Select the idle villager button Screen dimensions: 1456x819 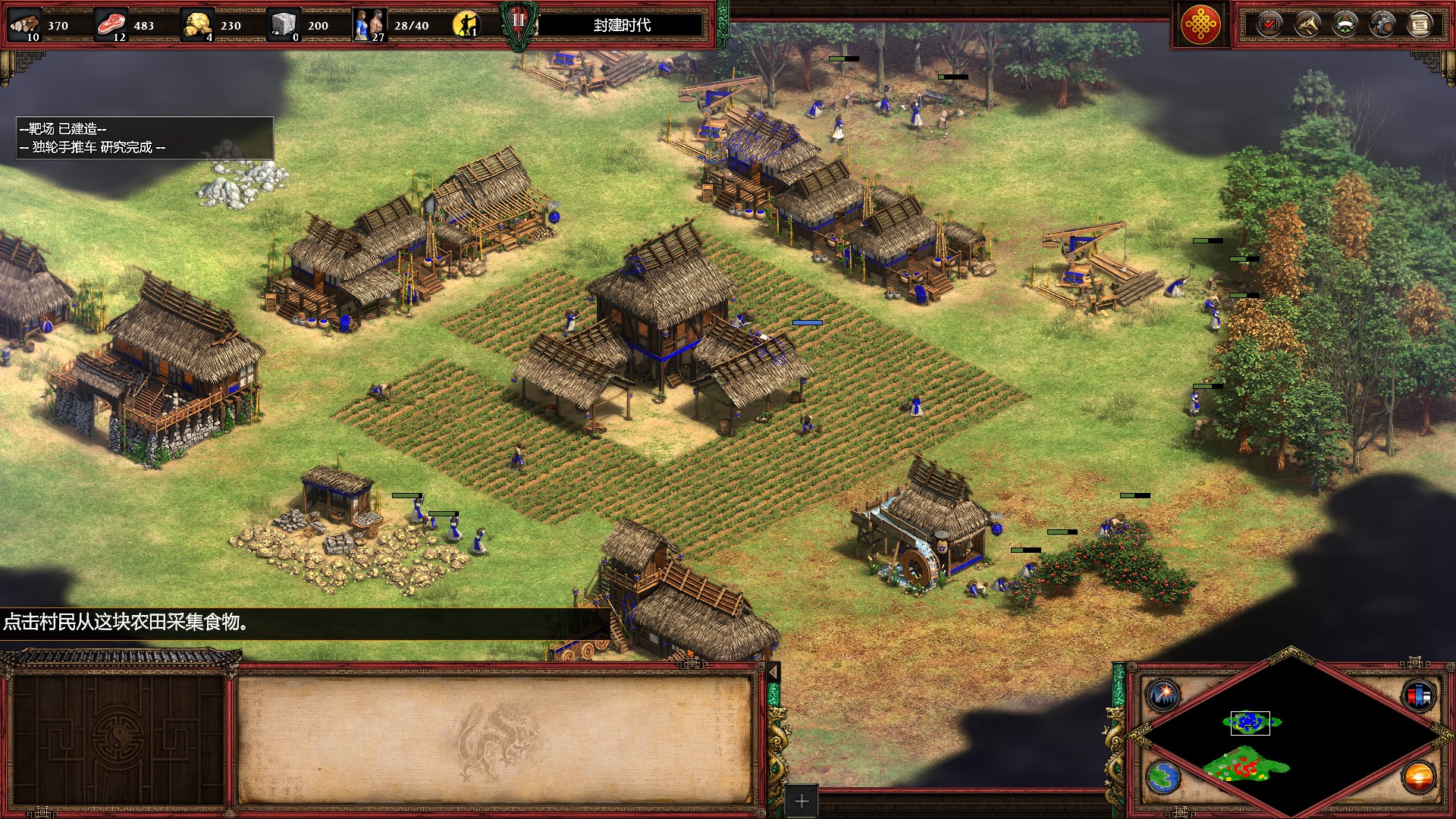click(x=466, y=25)
